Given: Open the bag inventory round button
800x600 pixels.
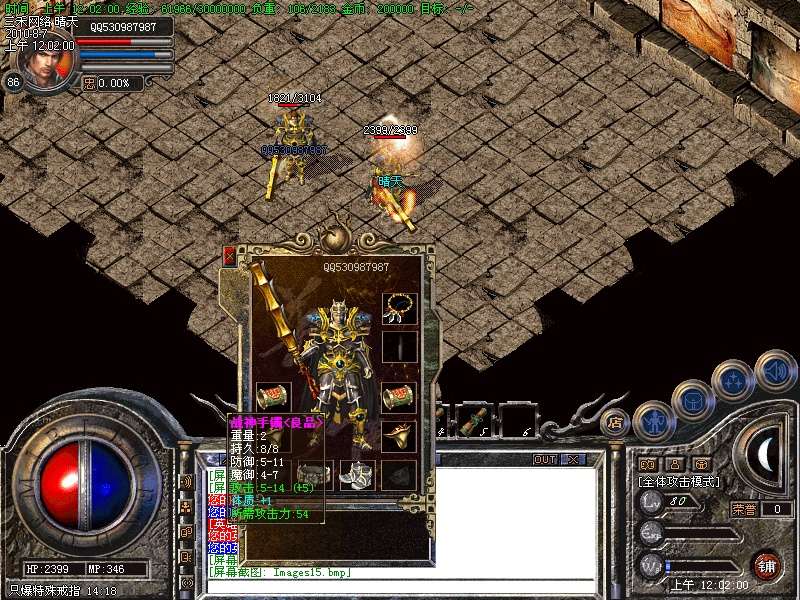Looking at the screenshot, I should click(692, 400).
